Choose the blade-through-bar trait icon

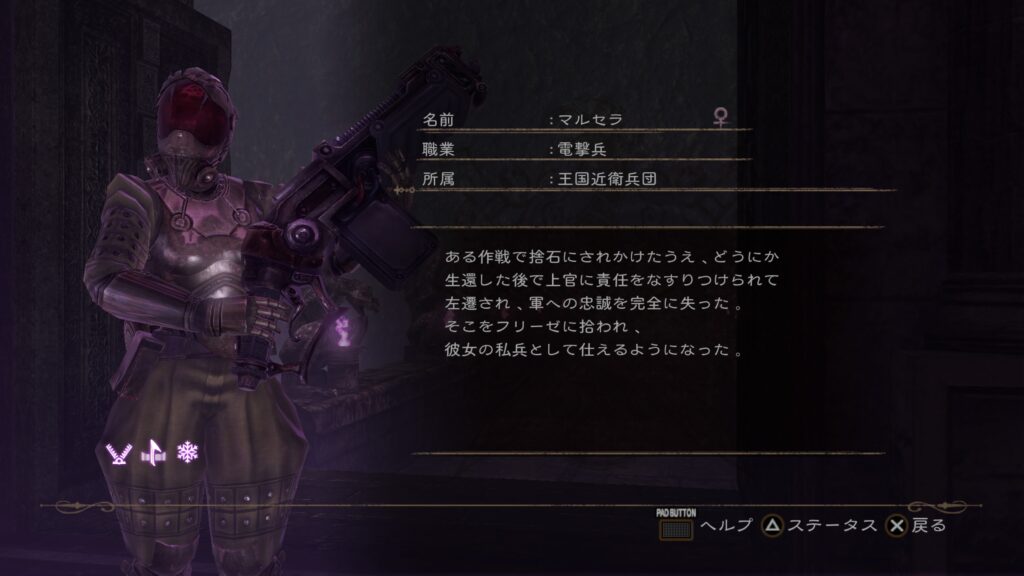[153, 453]
